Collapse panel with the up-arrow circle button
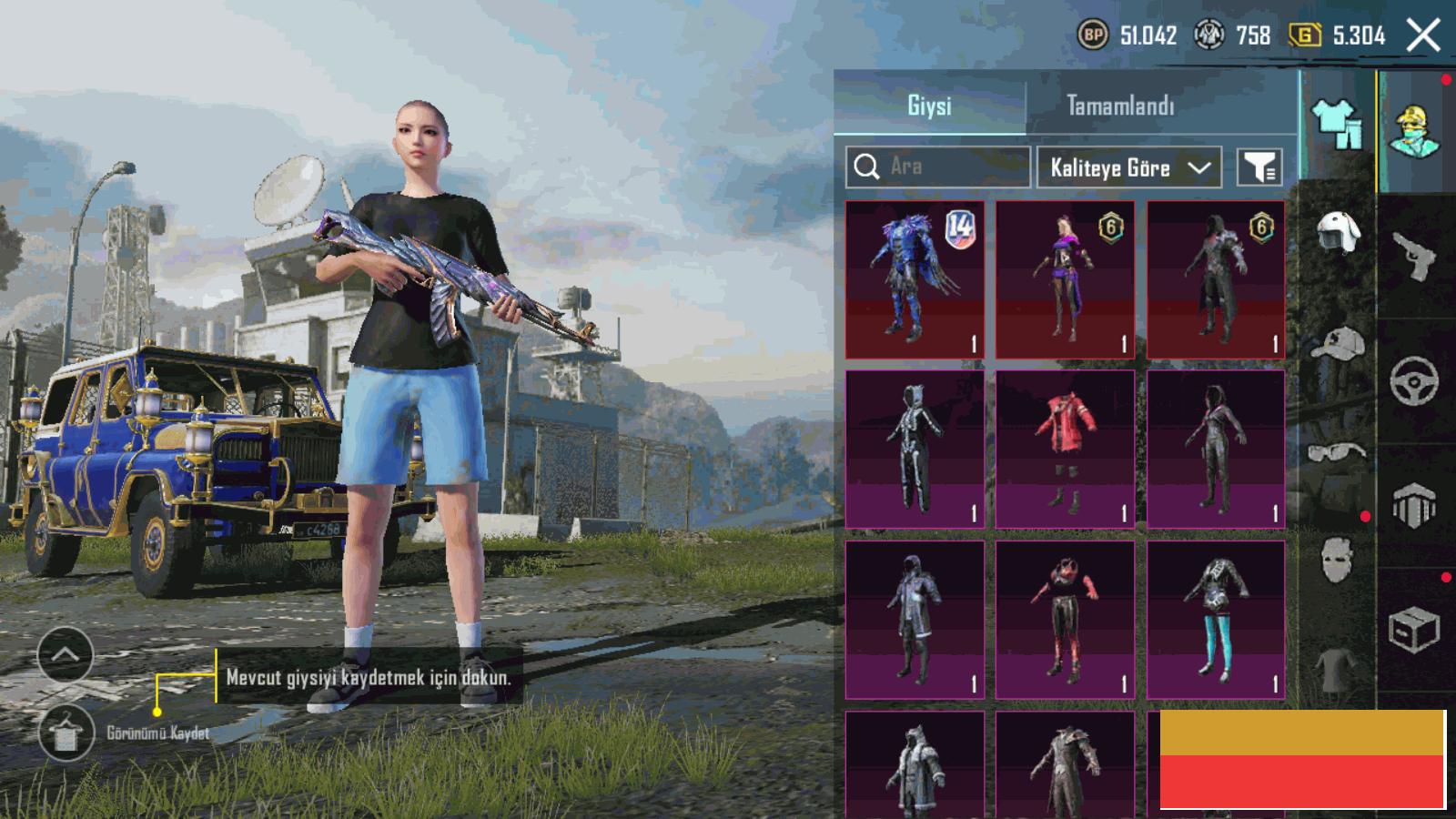The width and height of the screenshot is (1456, 819). (x=66, y=654)
